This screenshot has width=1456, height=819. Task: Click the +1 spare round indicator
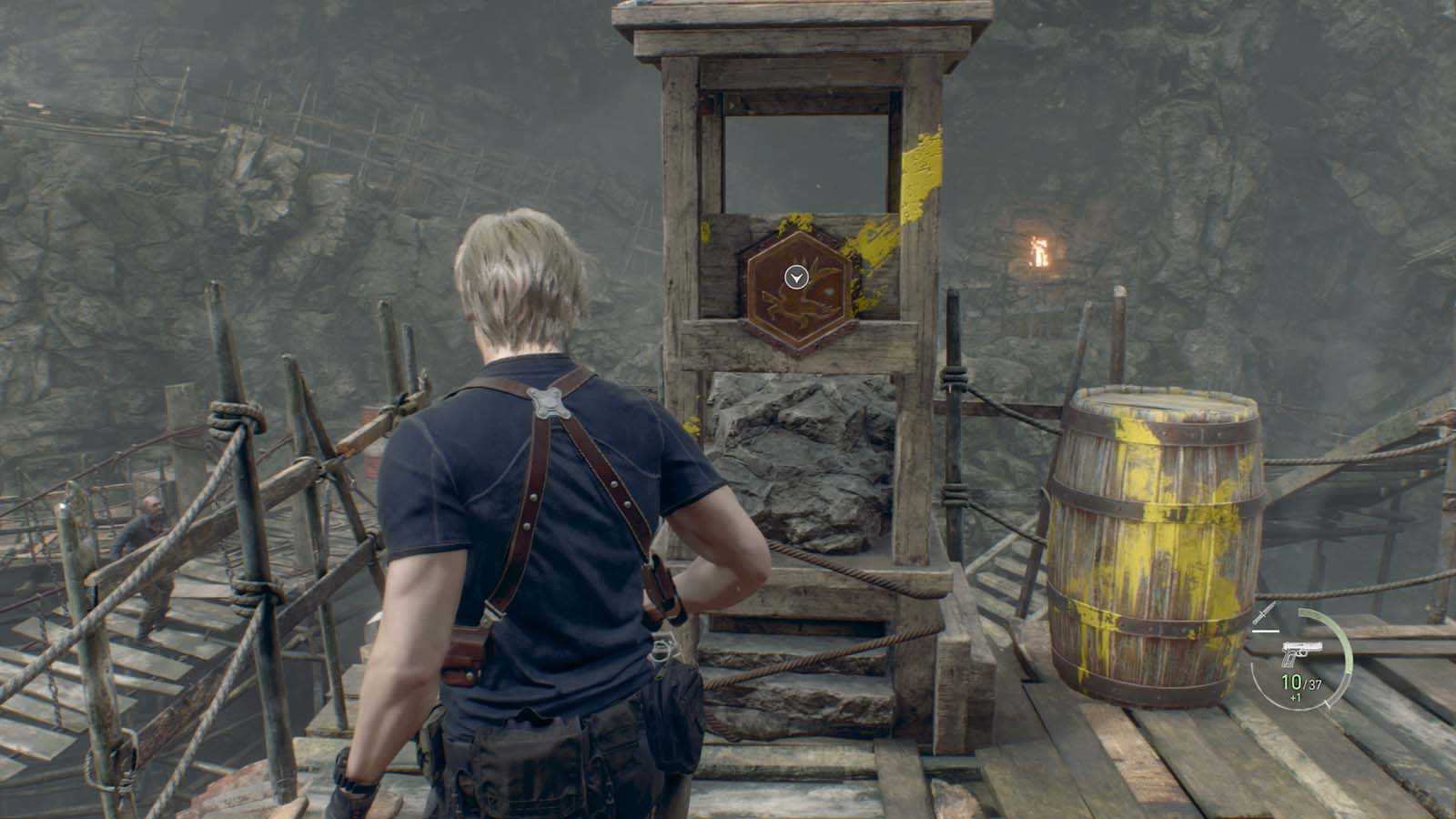pyautogui.click(x=1296, y=695)
